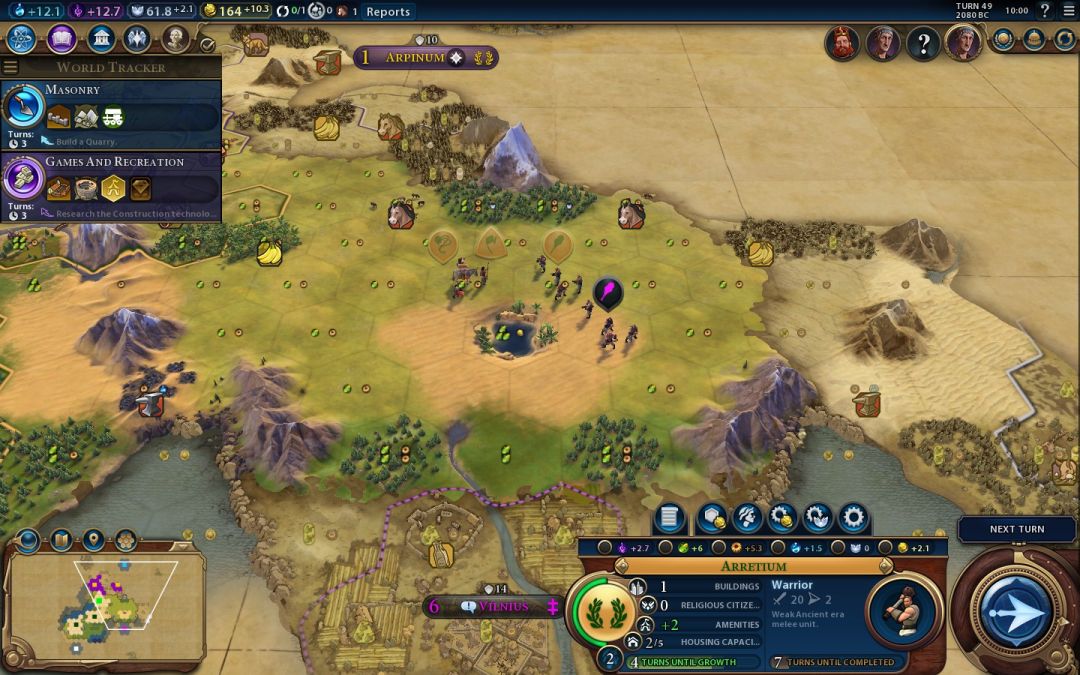Screen dimensions: 1080x675
Task: Open the Reports panel
Action: coord(388,11)
